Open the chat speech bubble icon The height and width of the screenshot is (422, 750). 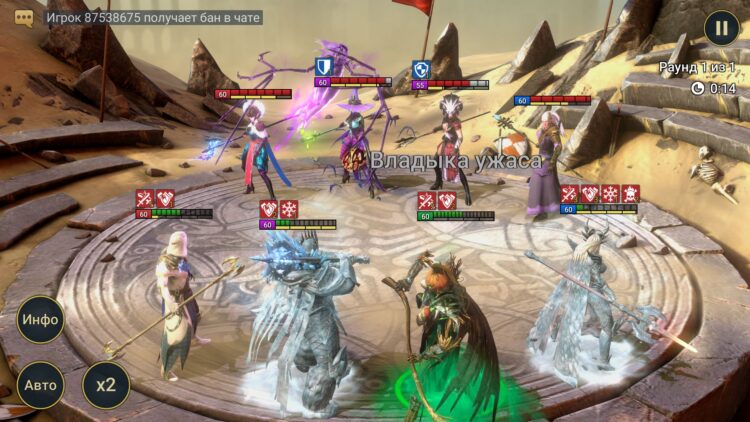tap(24, 17)
